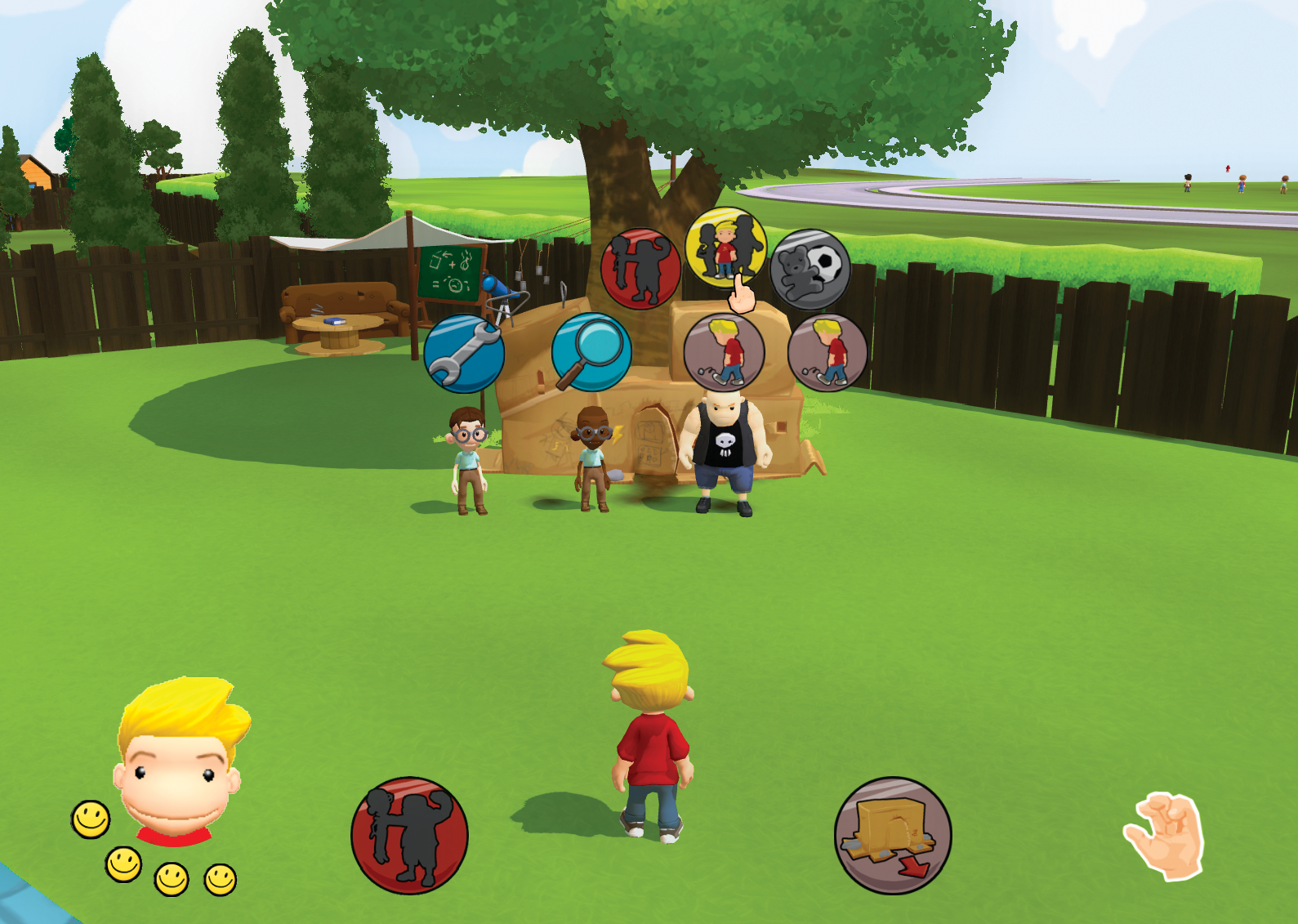1298x924 pixels.
Task: Select the blue wrench action icon
Action: [464, 353]
